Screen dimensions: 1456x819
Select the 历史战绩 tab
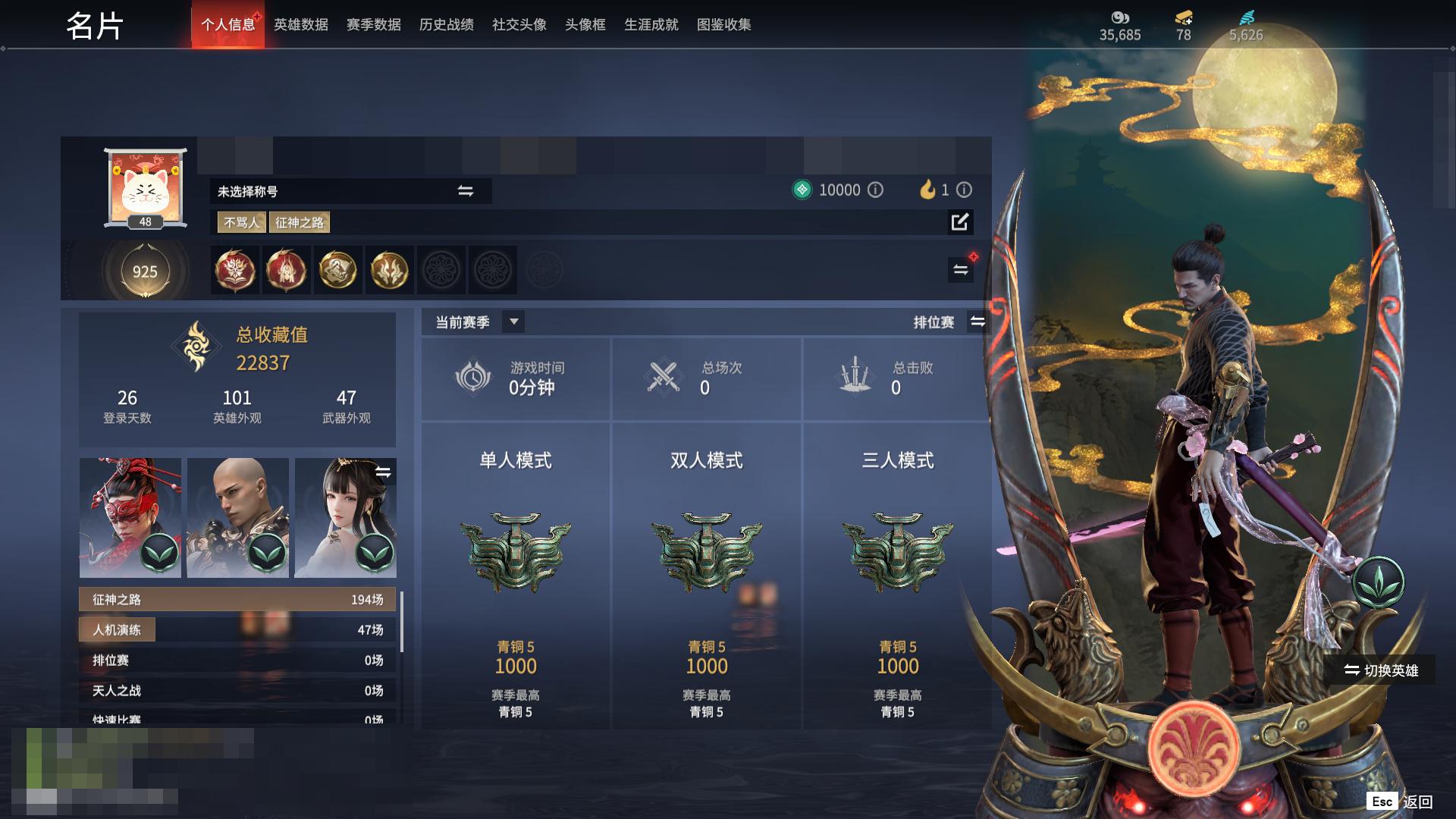(446, 25)
